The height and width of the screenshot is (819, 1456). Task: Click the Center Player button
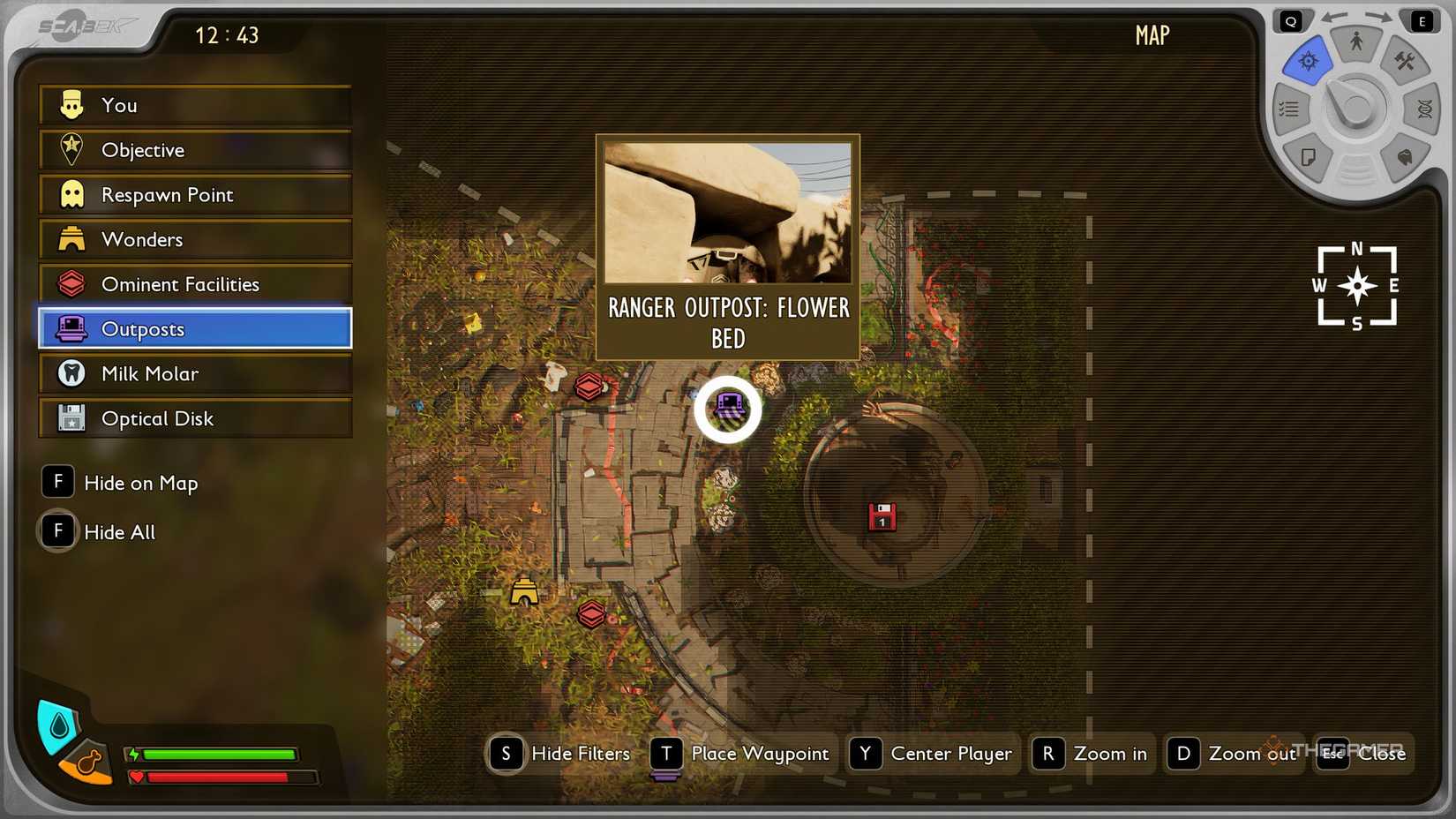933,754
